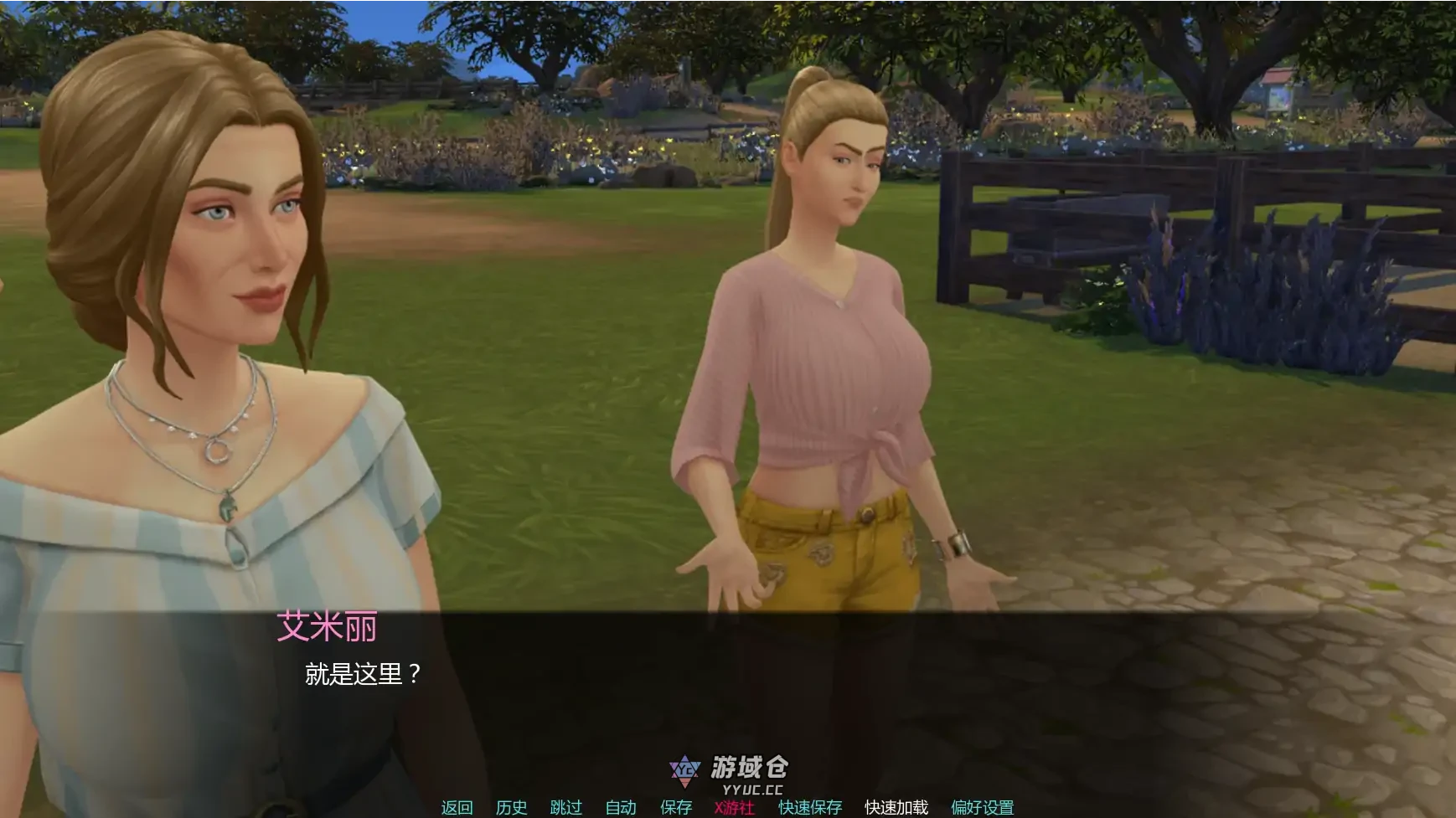
Task: Open the 保存 (Save) screen
Action: [676, 807]
